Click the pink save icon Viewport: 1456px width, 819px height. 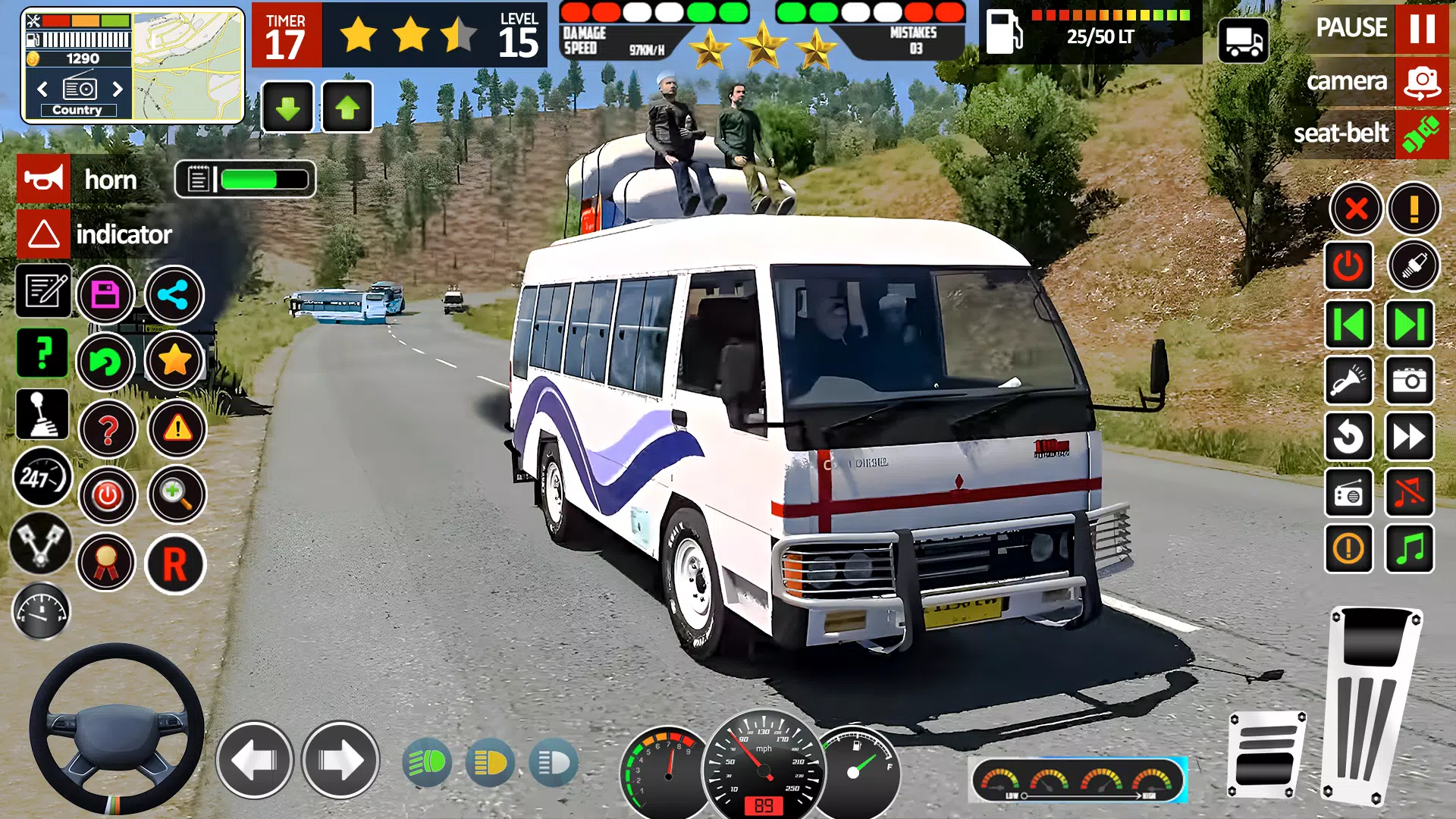[x=106, y=294]
